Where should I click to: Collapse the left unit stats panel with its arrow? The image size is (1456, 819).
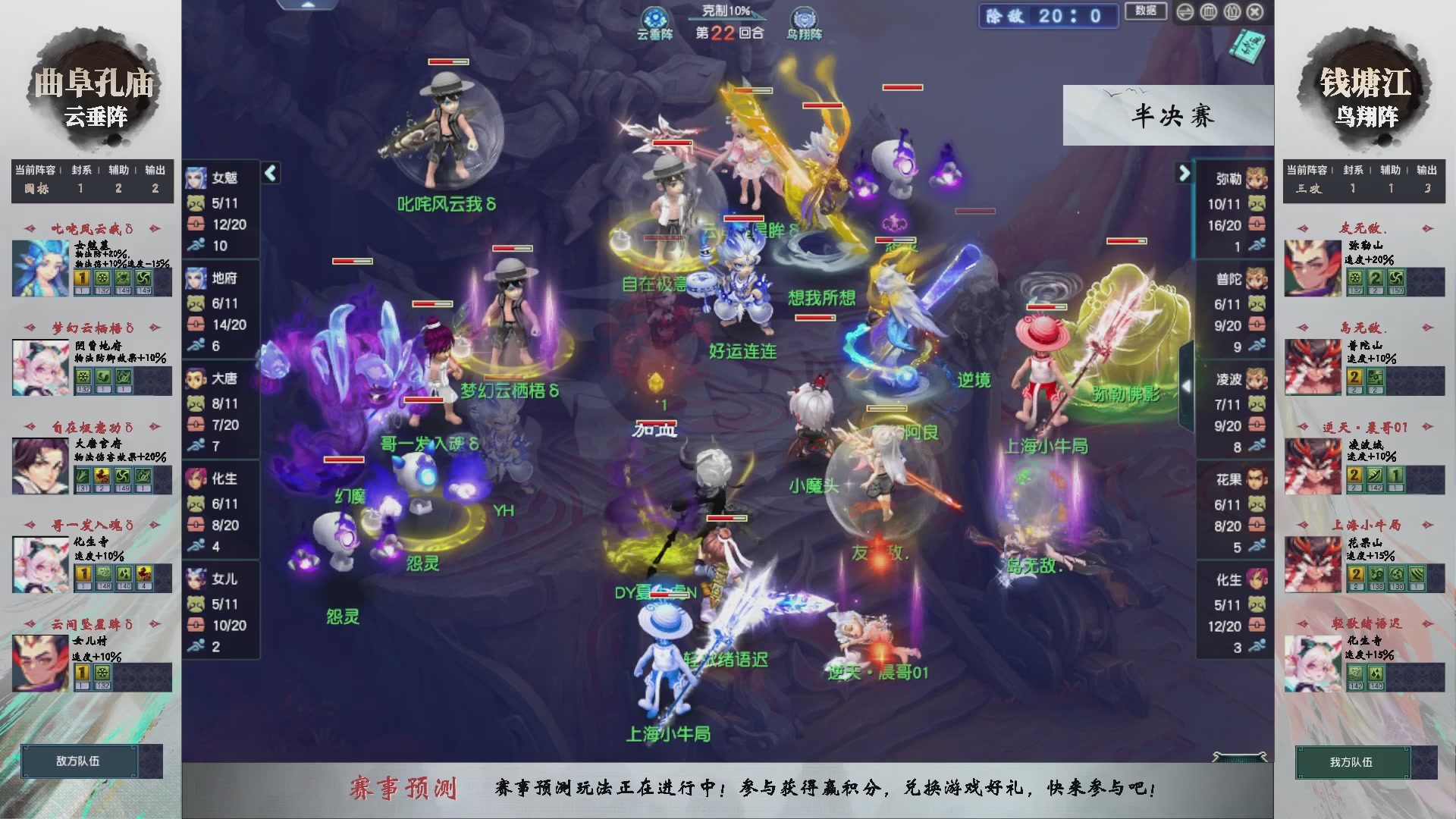coord(269,173)
